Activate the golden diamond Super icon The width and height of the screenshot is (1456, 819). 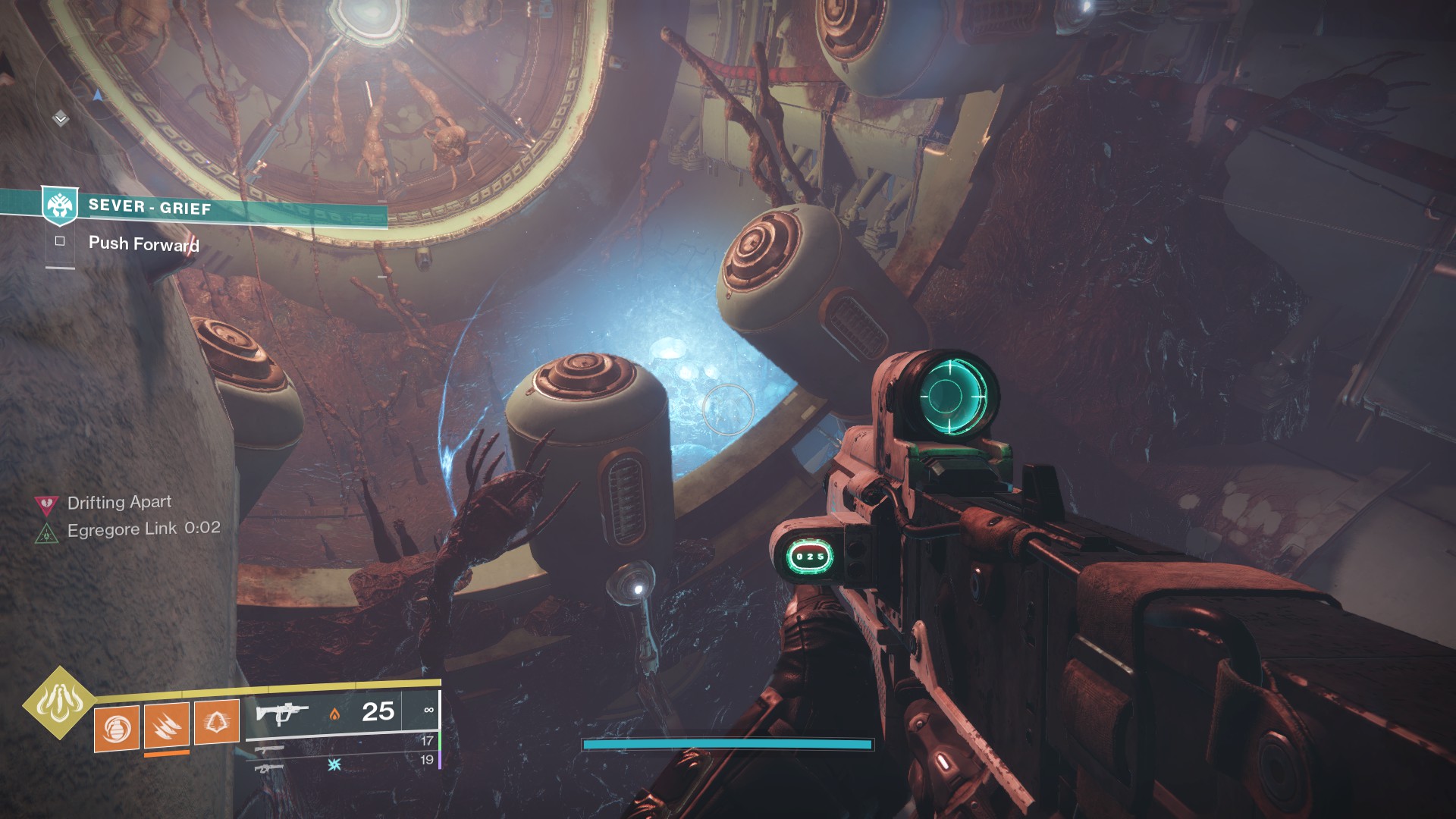[x=59, y=703]
